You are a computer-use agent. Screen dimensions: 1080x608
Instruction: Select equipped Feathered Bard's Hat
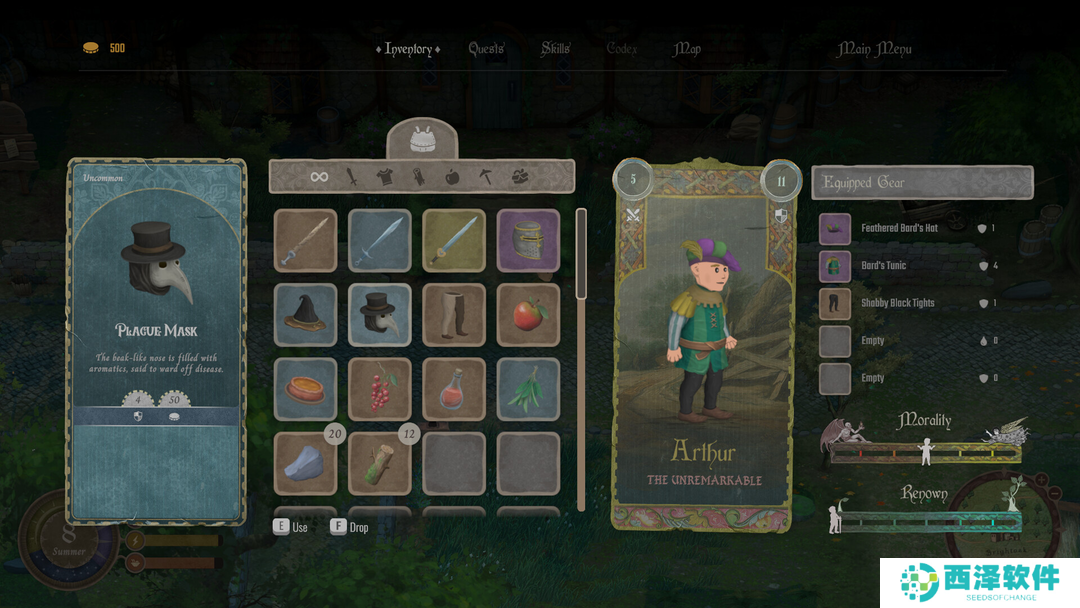900,228
